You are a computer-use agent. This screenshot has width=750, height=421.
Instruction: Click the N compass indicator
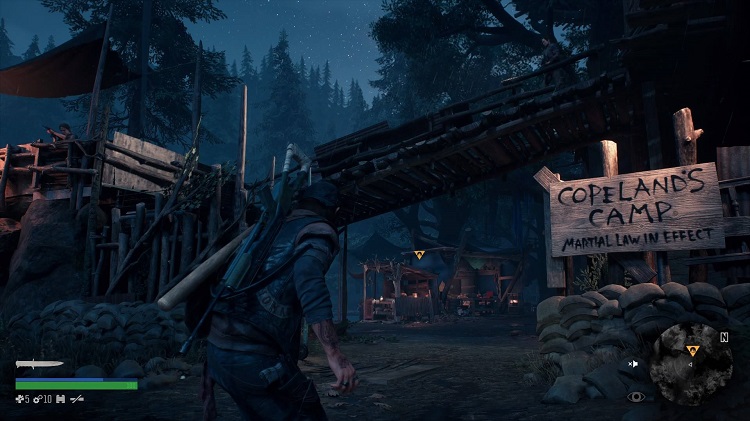click(x=723, y=337)
